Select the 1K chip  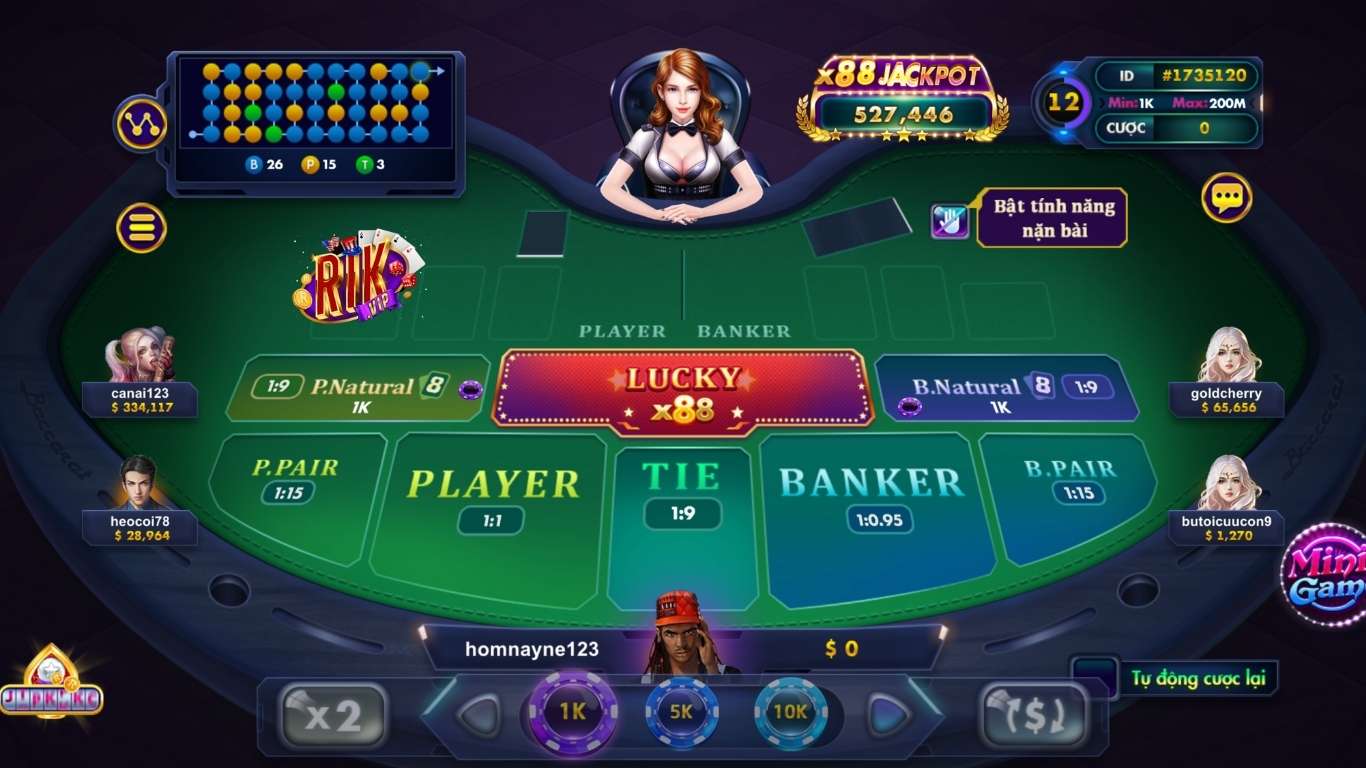click(573, 712)
